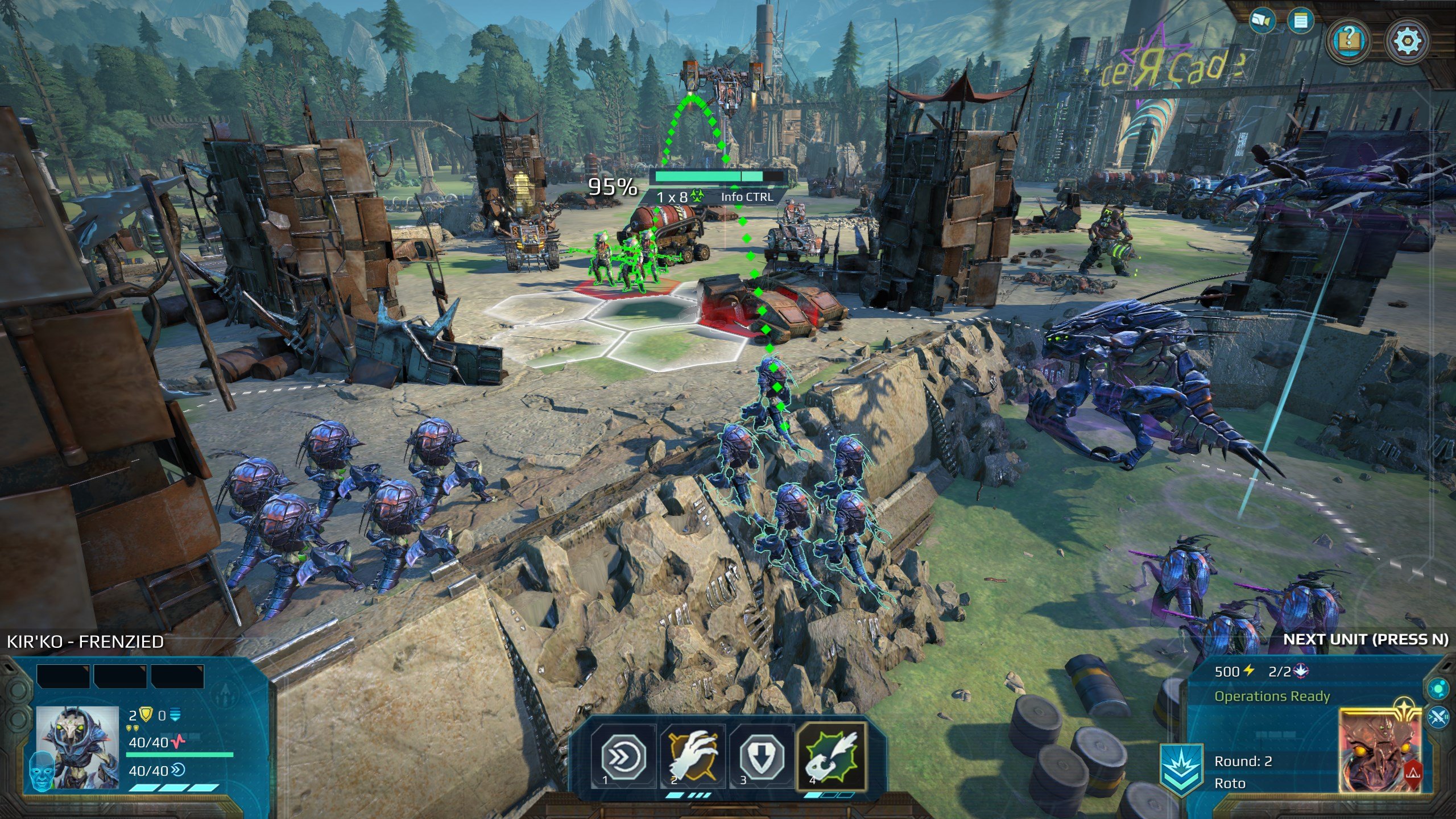Click the blue planet overview orb icon

(1438, 689)
